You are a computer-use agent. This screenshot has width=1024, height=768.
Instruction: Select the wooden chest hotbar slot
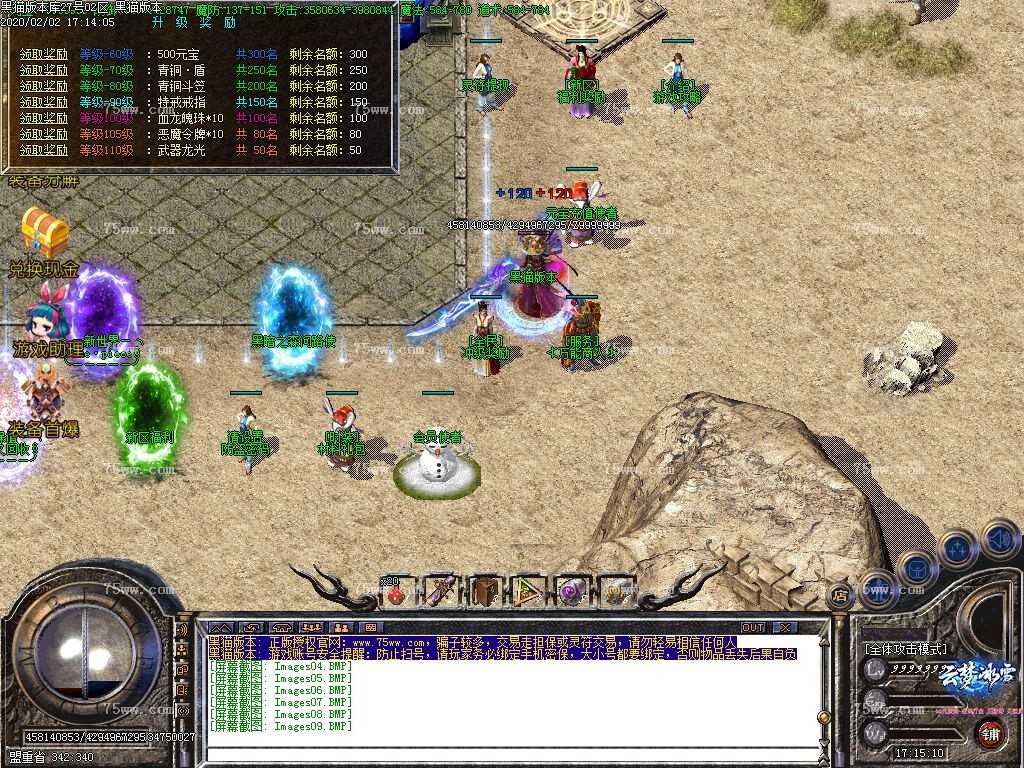486,591
